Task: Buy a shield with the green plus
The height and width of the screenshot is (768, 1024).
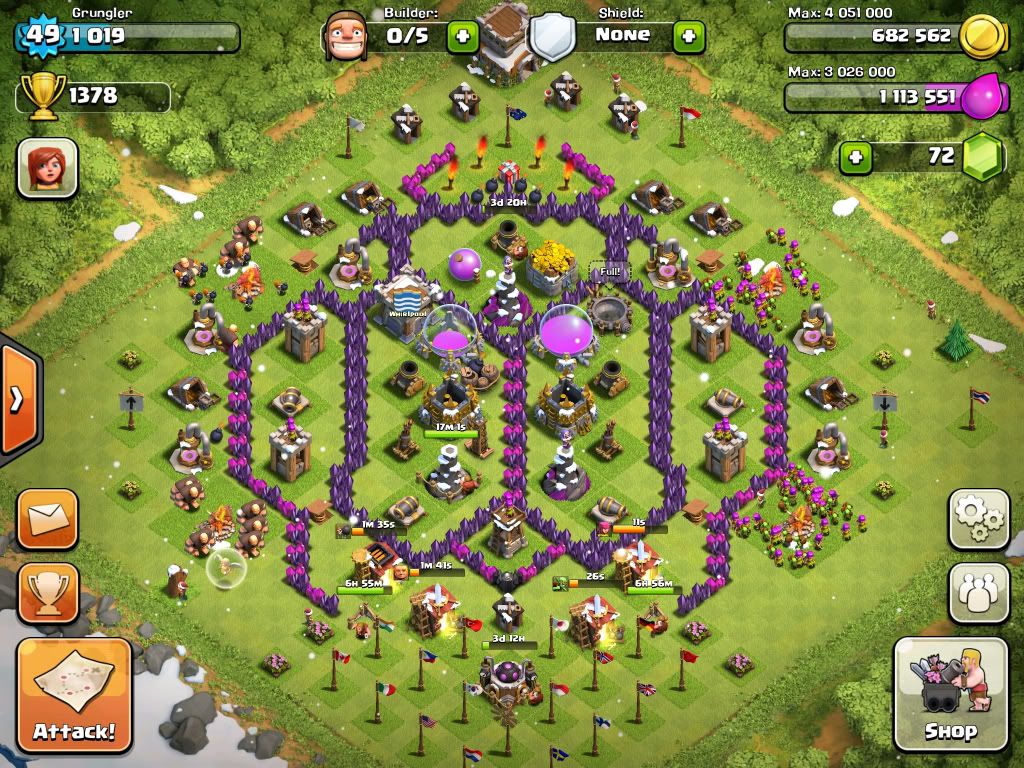Action: pyautogui.click(x=689, y=37)
